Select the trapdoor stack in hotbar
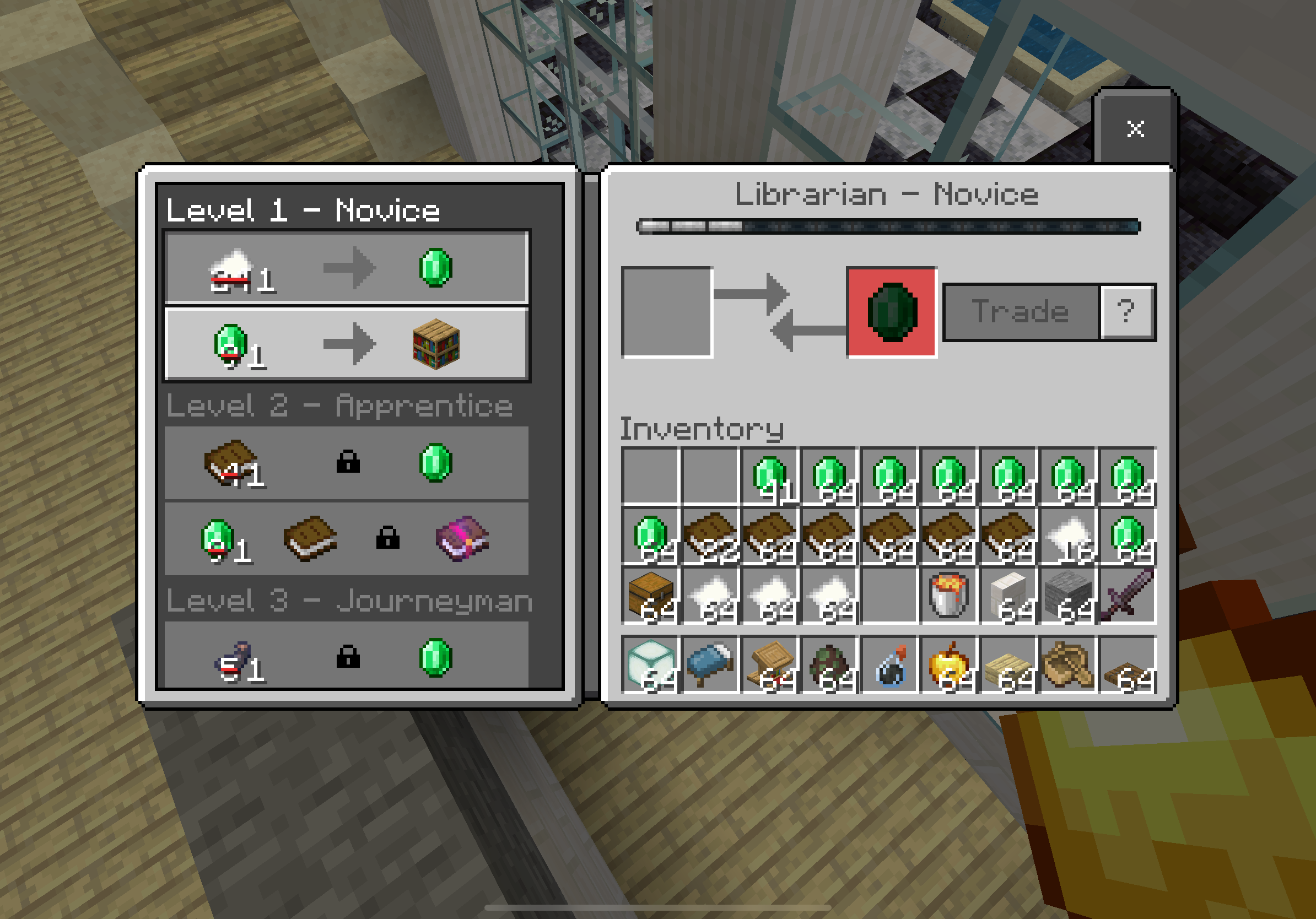The image size is (1316, 919). pyautogui.click(x=1128, y=664)
